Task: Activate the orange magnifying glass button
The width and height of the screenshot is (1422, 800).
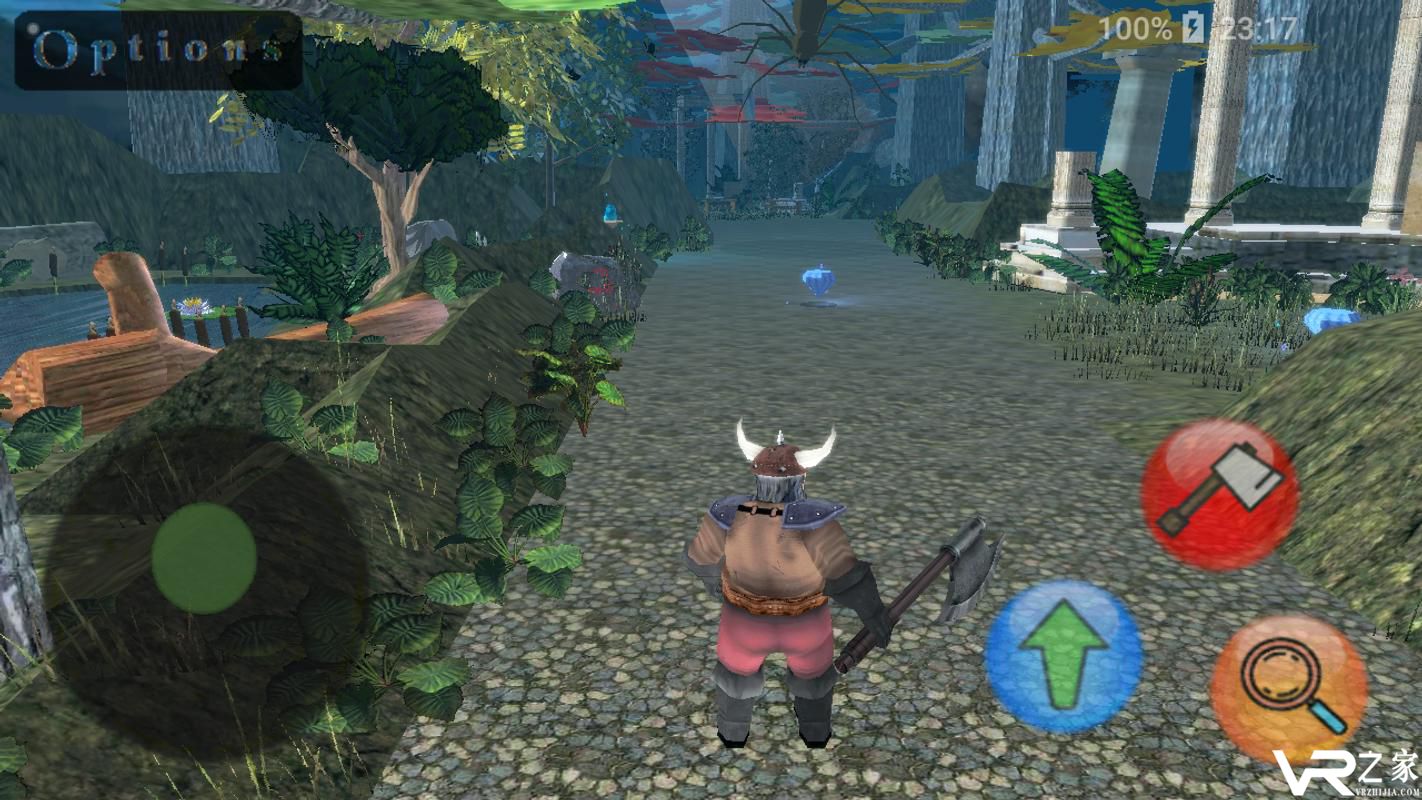Action: pos(1289,688)
